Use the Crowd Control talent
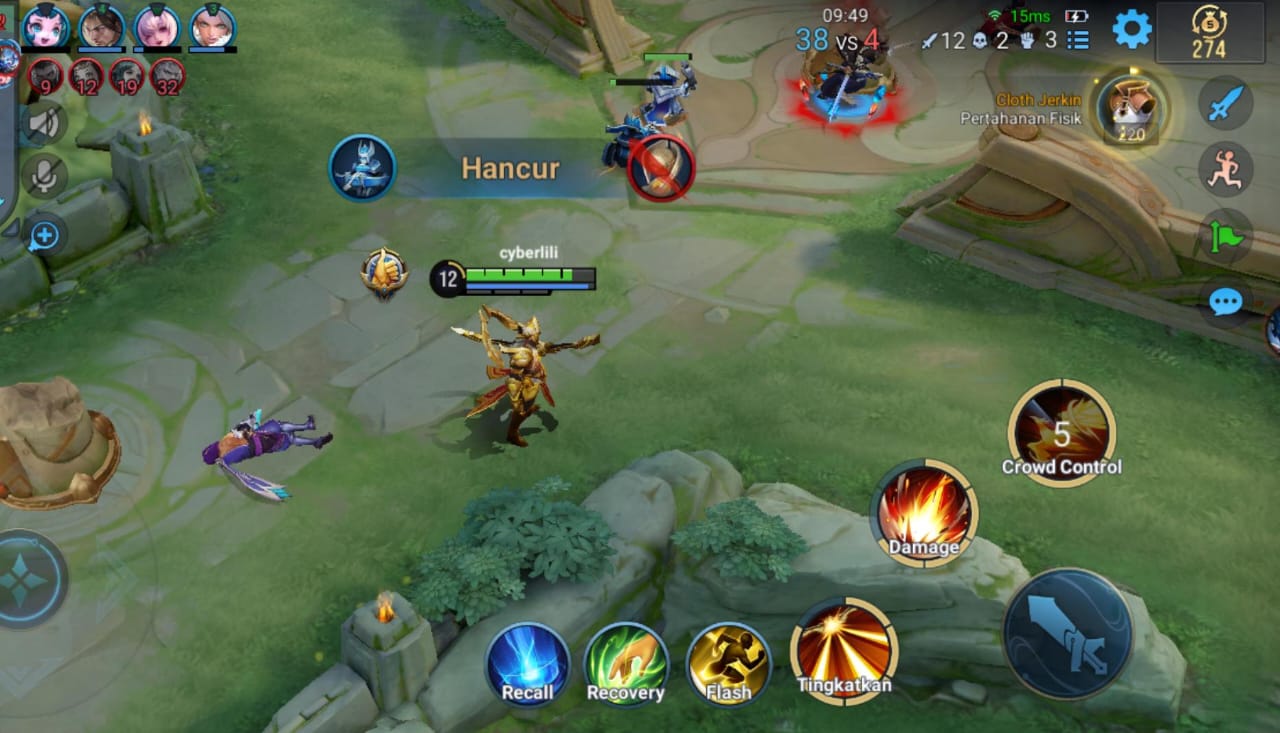Screen dimensions: 1280x733 (1063, 432)
